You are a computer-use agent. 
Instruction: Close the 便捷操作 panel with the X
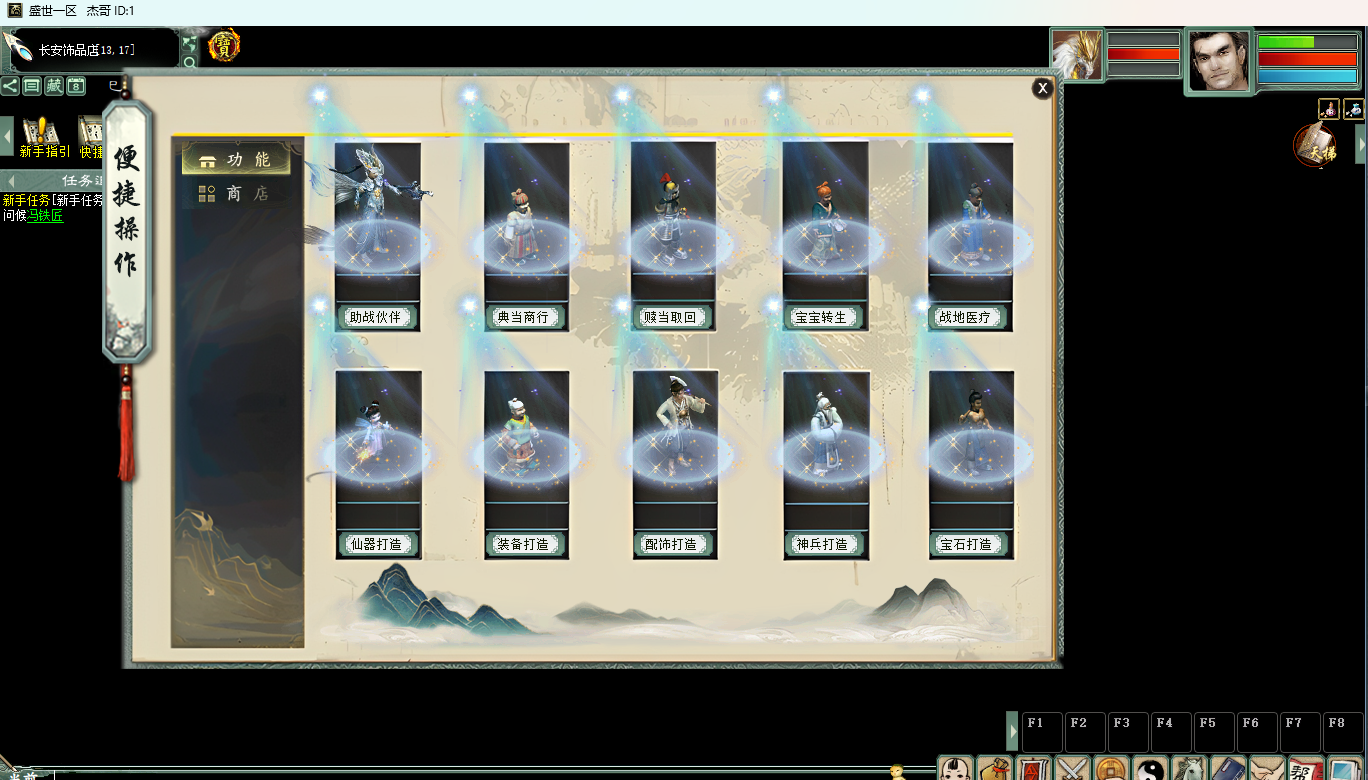pos(1043,88)
